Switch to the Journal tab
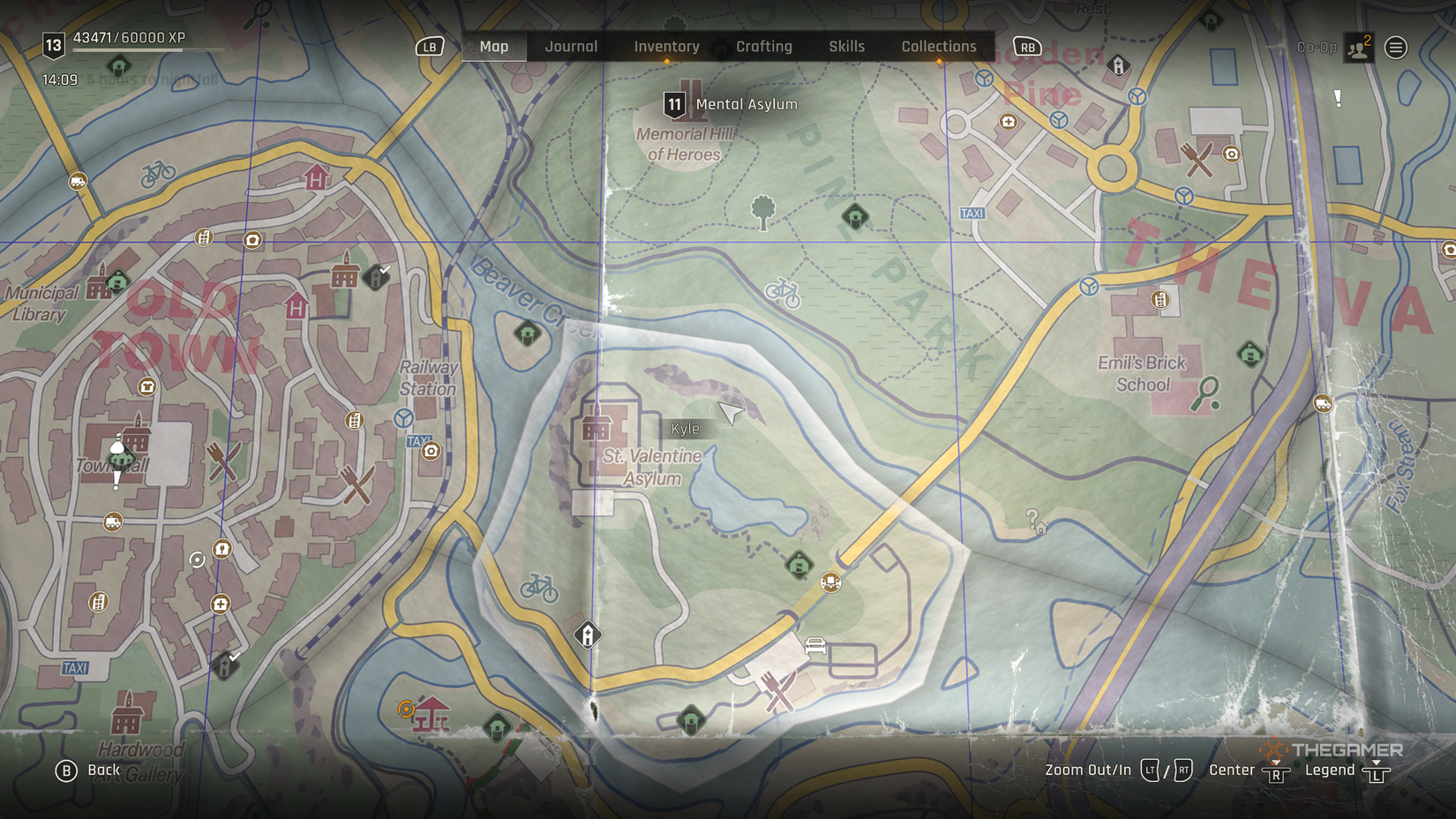 tap(571, 47)
